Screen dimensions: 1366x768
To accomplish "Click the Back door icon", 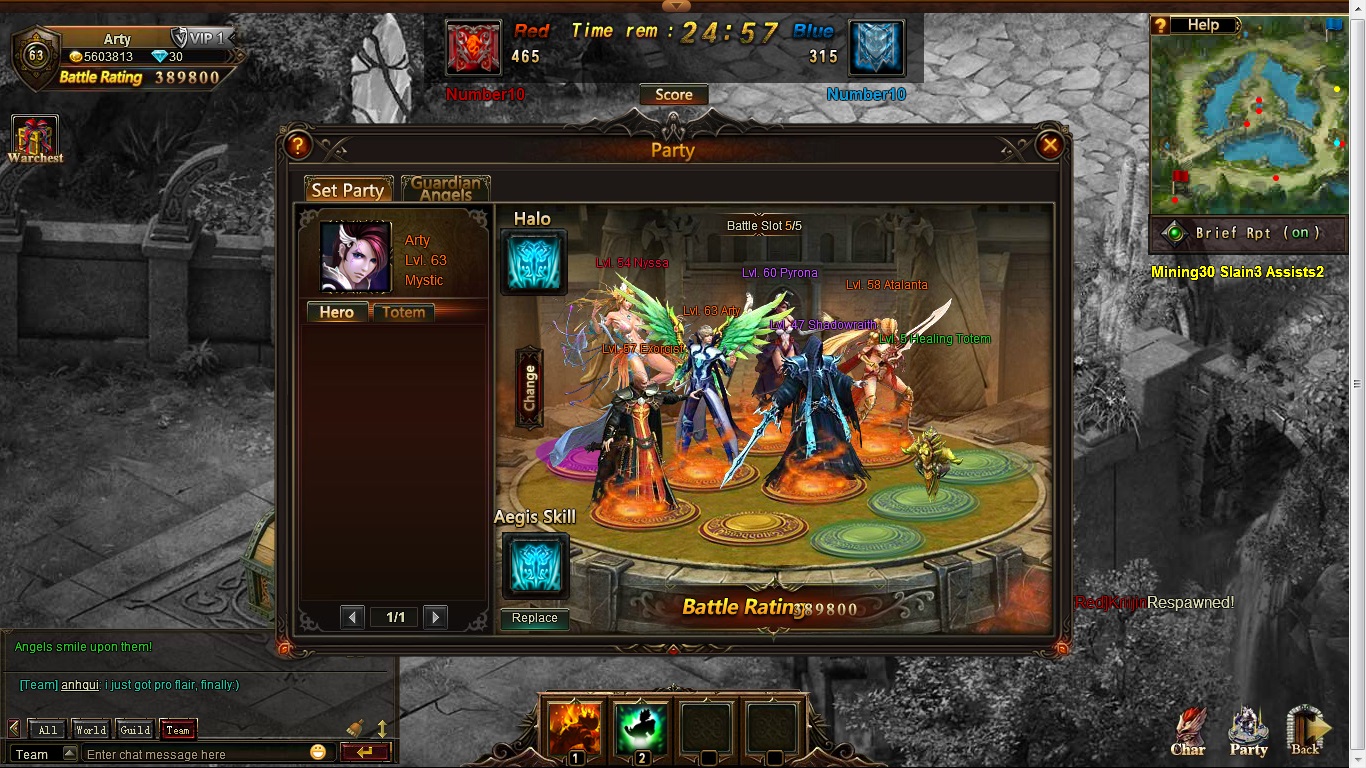I will [x=1305, y=731].
